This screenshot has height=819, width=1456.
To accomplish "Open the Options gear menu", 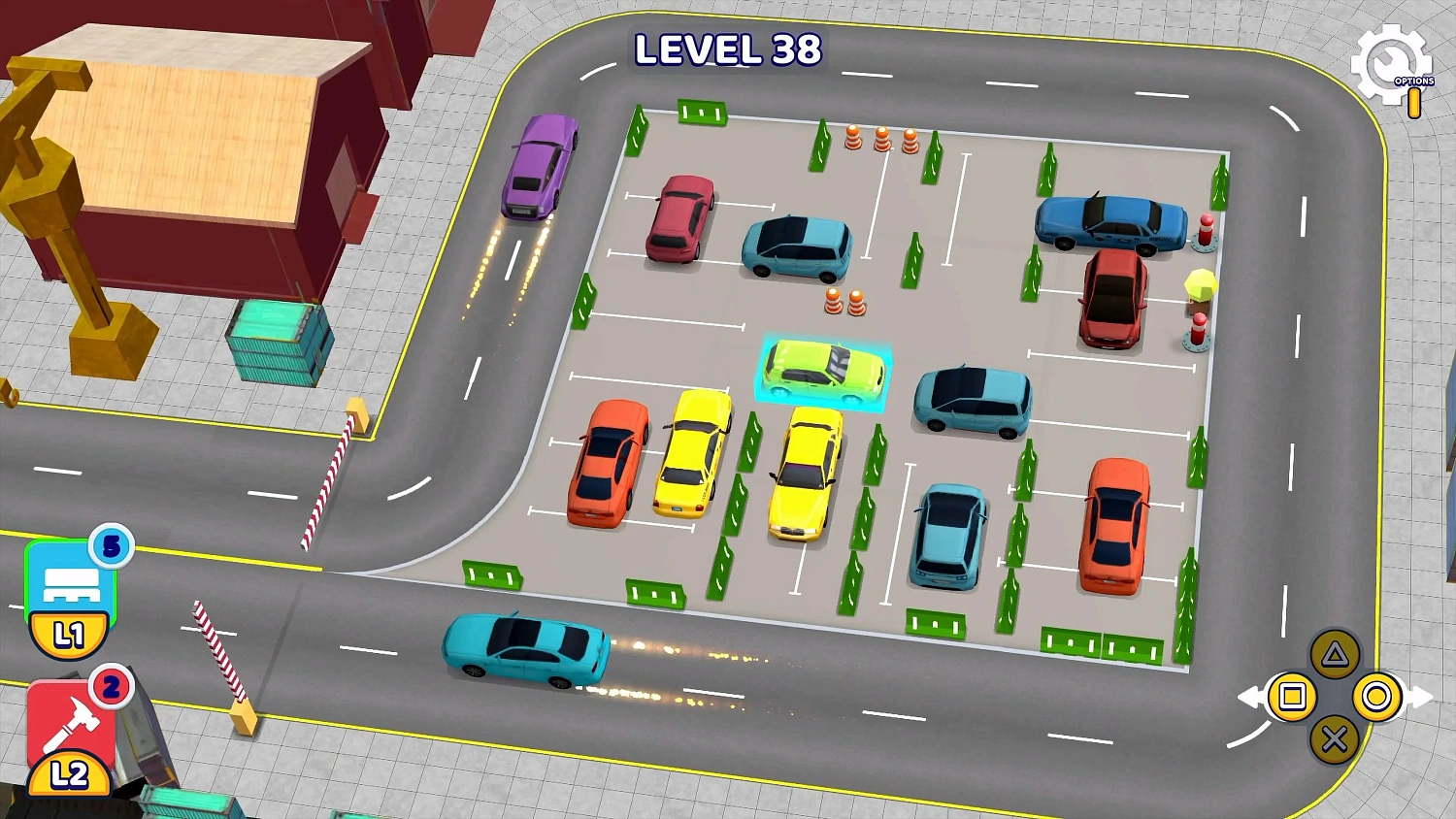I will (x=1393, y=63).
